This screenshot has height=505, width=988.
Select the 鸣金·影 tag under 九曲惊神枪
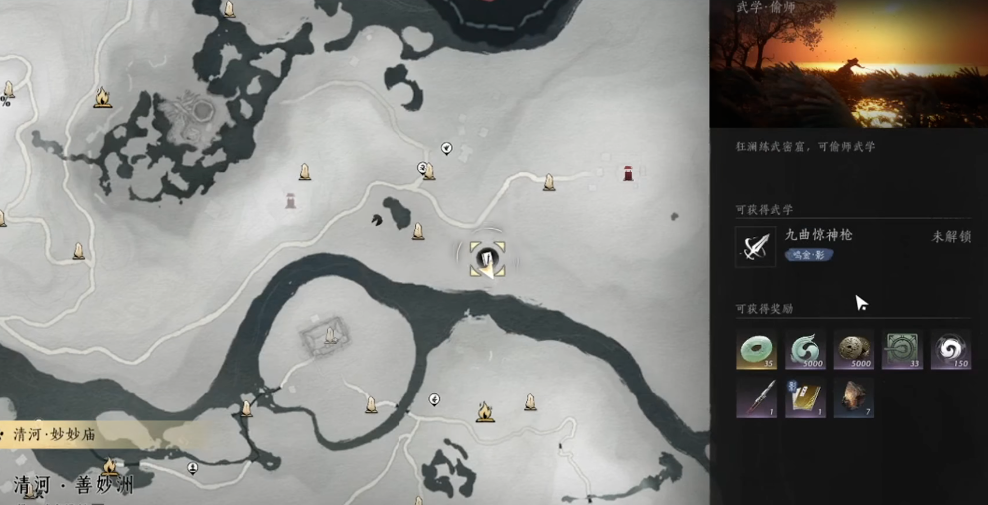(809, 255)
